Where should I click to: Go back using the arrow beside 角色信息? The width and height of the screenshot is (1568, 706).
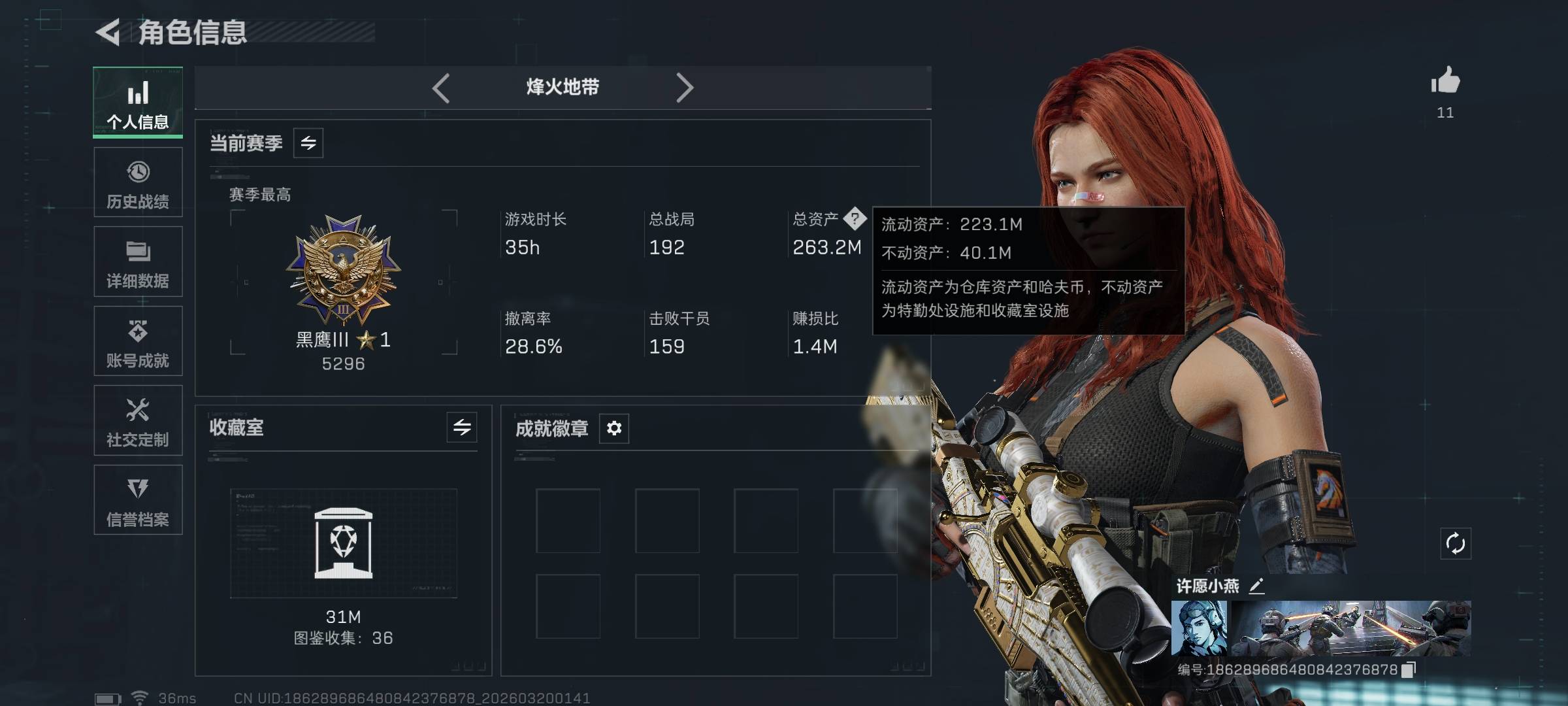108,32
